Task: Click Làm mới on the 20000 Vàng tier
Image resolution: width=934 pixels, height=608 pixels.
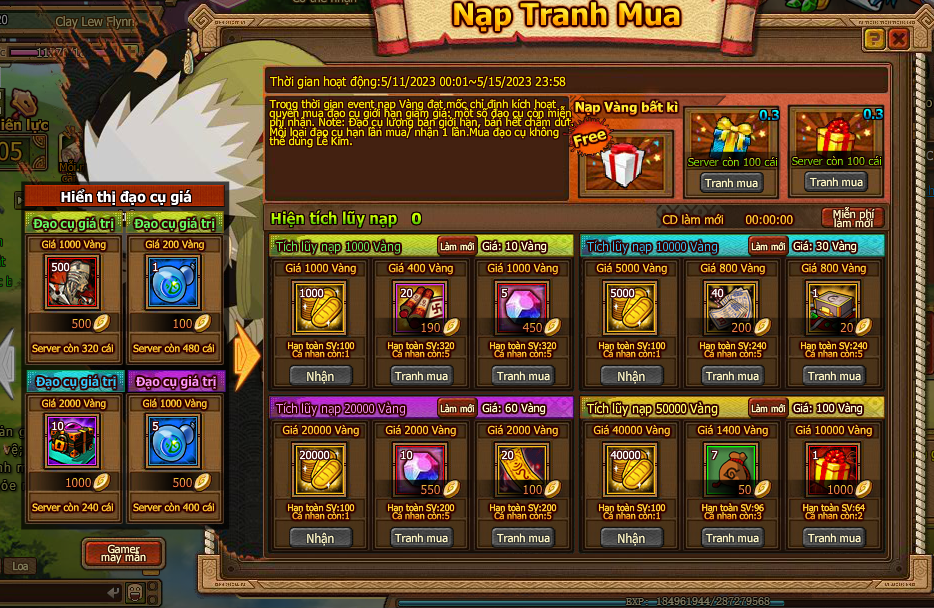Action: coord(456,408)
